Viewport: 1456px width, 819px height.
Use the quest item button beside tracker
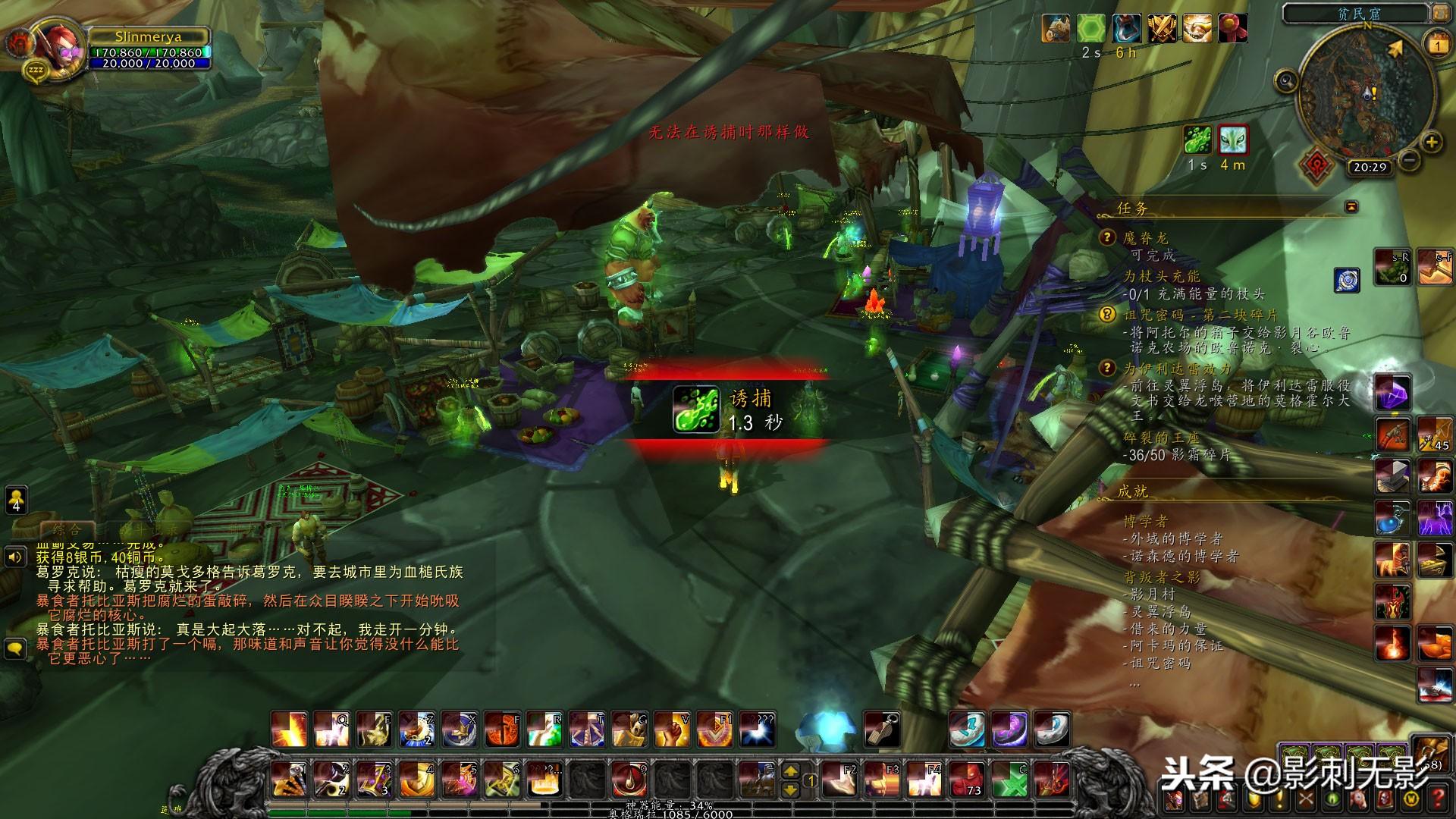(1348, 279)
